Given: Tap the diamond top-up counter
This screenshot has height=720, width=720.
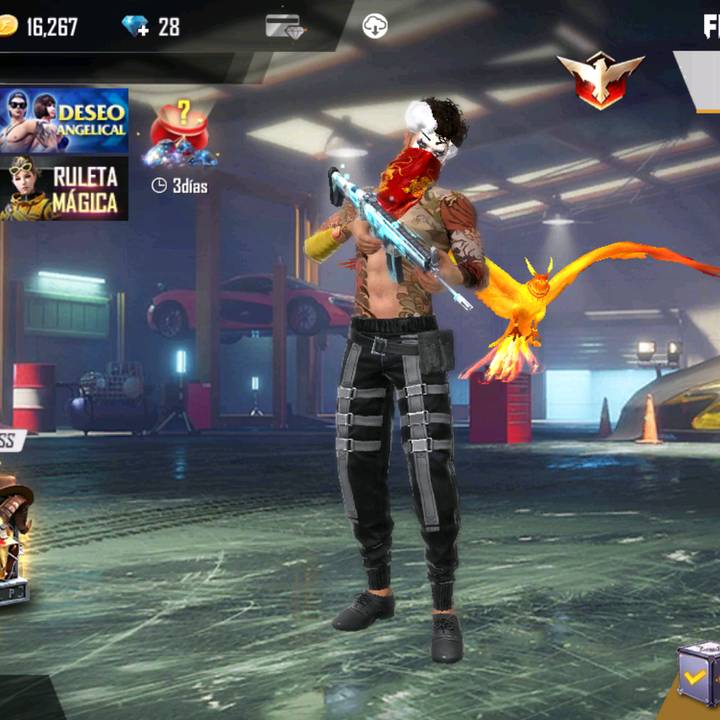Looking at the screenshot, I should tap(150, 27).
